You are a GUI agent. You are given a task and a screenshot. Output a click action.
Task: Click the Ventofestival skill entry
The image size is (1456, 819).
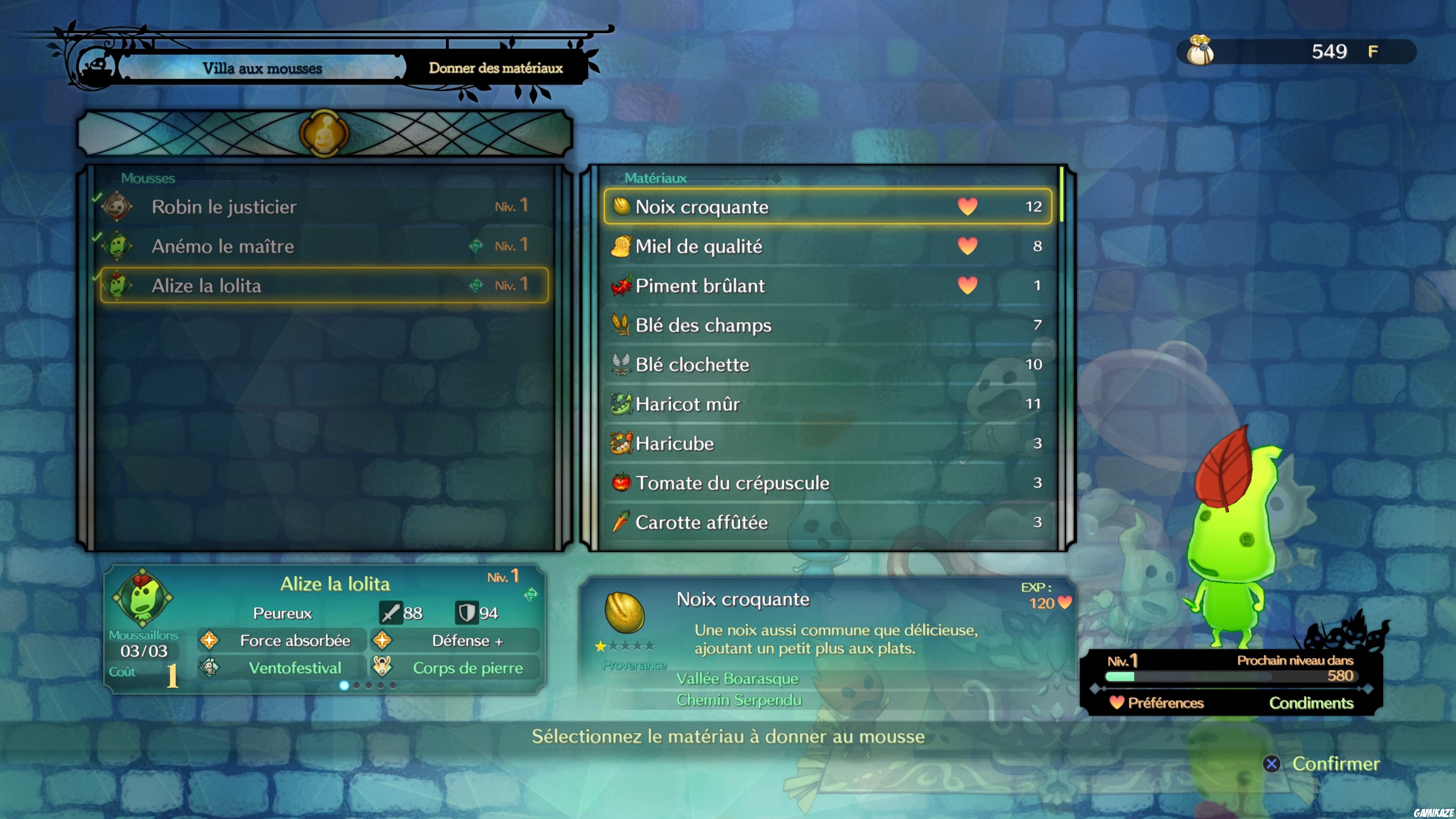(295, 668)
